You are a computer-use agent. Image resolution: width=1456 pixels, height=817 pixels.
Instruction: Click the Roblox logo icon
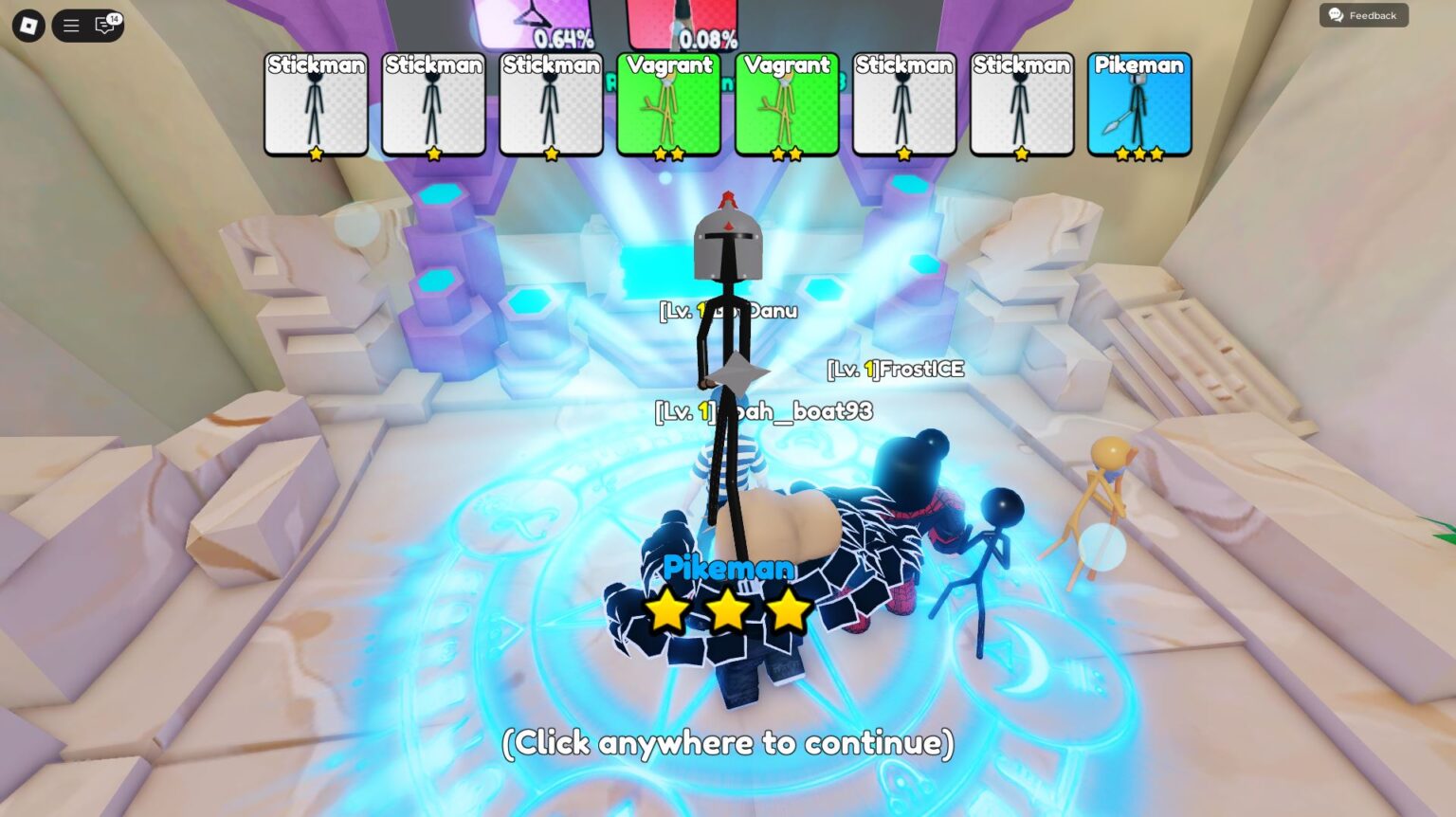point(27,26)
